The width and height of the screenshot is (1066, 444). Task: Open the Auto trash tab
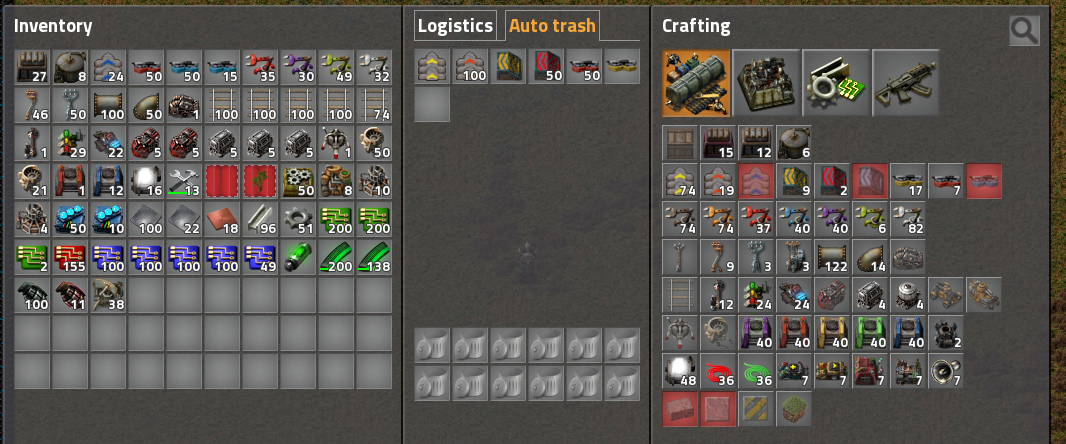552,26
